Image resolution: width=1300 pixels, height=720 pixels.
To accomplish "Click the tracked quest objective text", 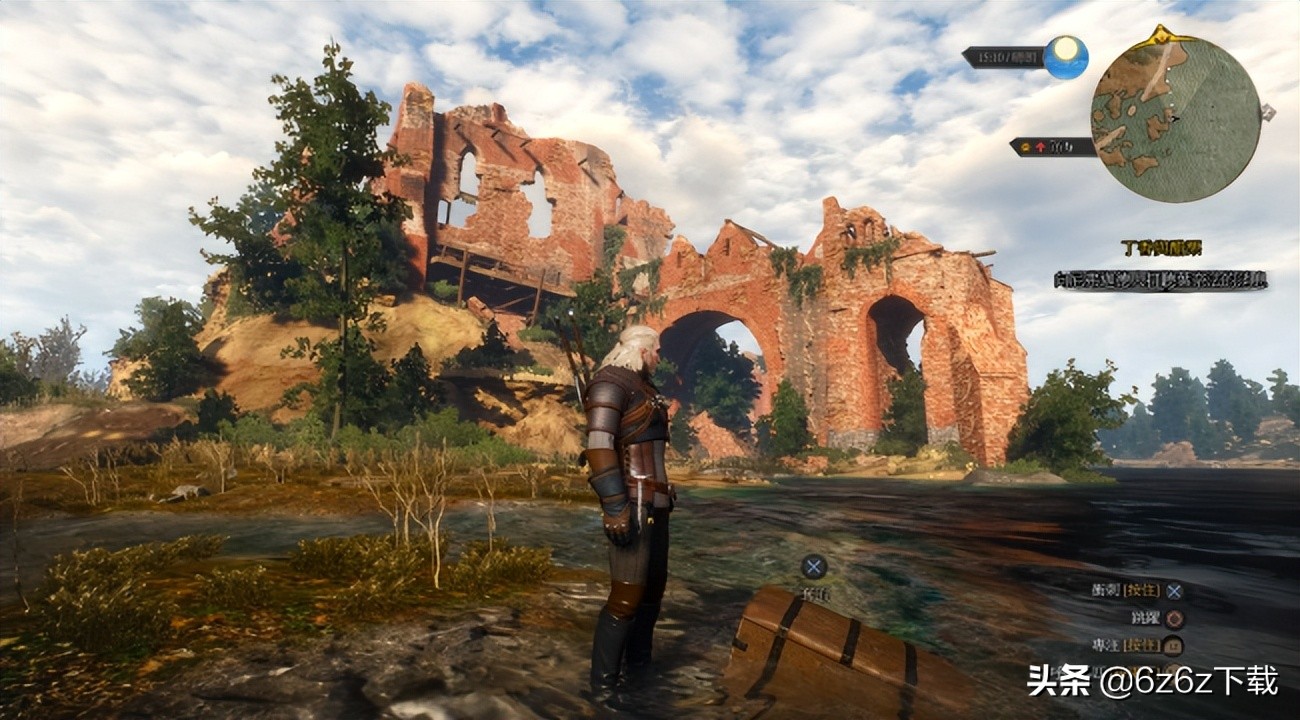I will click(x=1161, y=281).
